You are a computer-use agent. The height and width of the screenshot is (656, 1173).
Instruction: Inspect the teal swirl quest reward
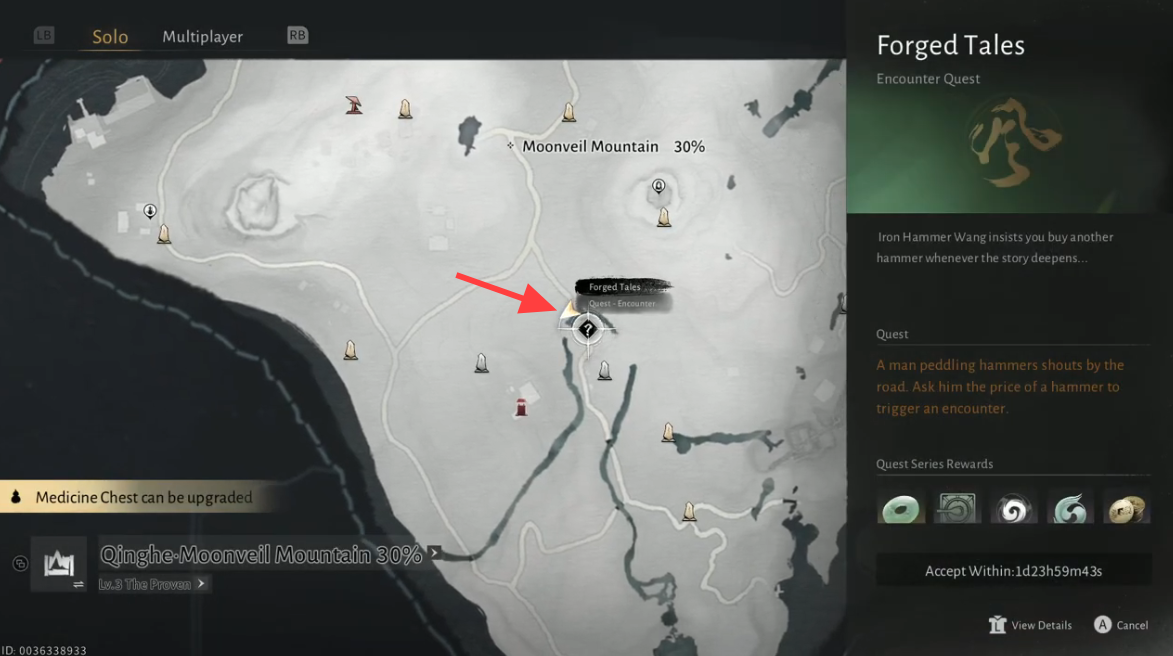[1070, 507]
